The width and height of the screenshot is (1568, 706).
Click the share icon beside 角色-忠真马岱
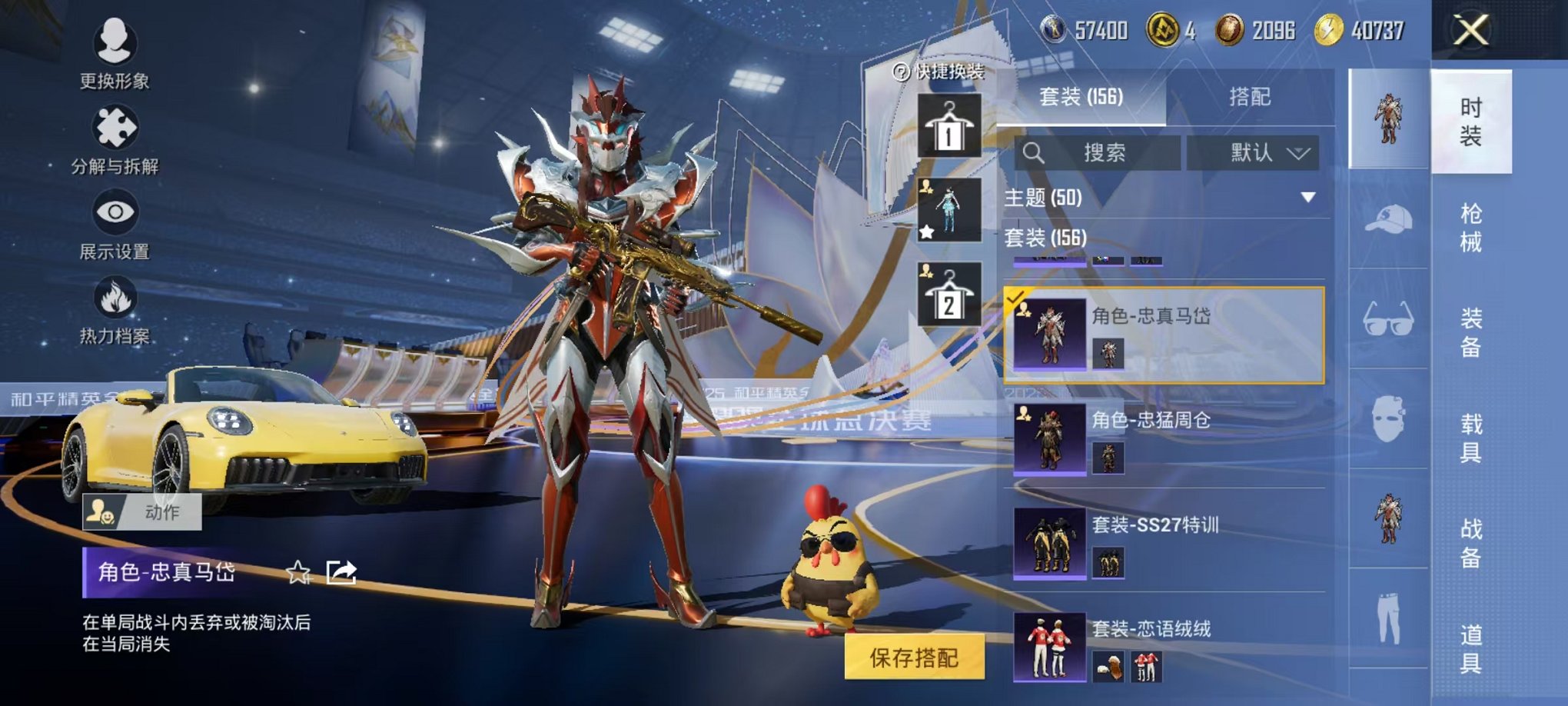[x=341, y=571]
